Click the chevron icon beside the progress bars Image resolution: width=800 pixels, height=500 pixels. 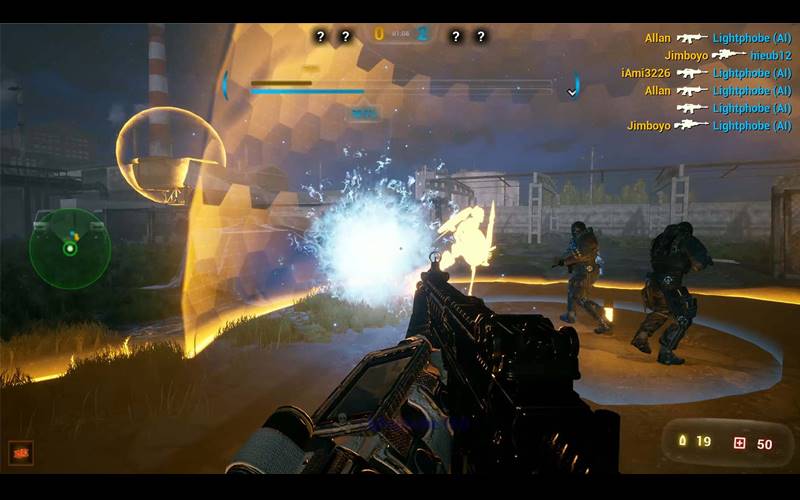click(572, 92)
